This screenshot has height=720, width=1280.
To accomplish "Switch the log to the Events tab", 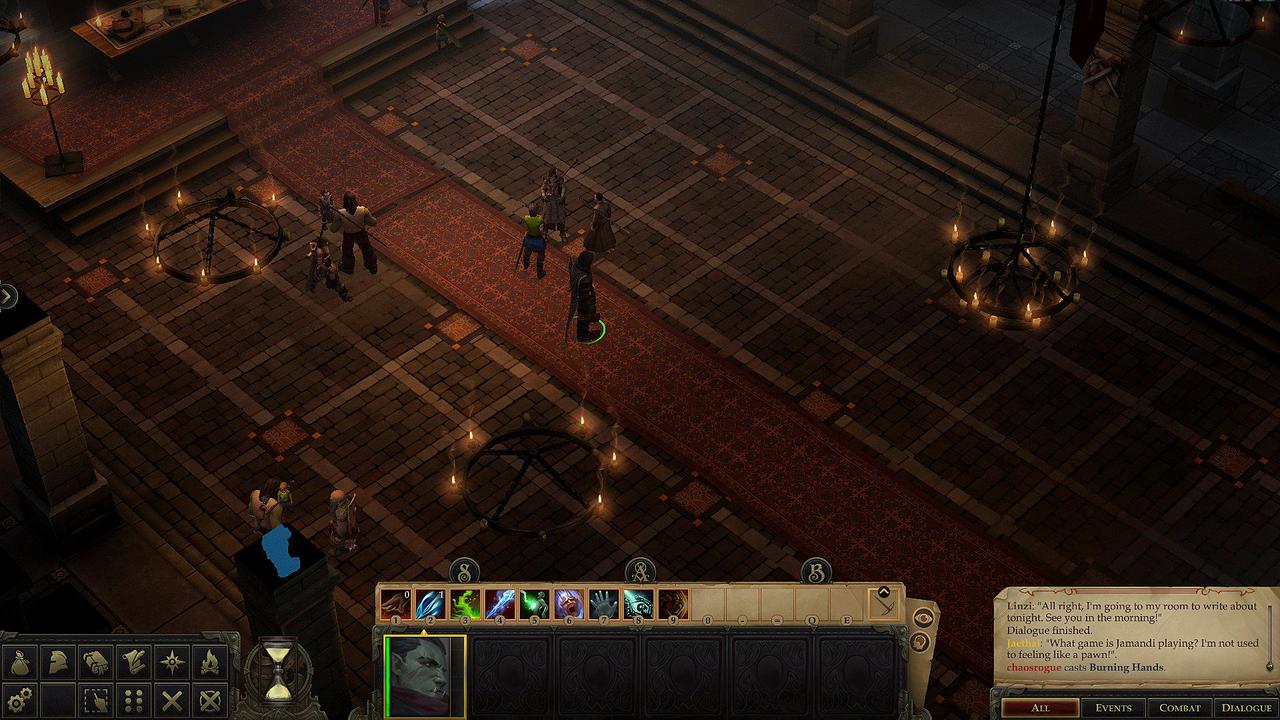I will pos(1113,708).
